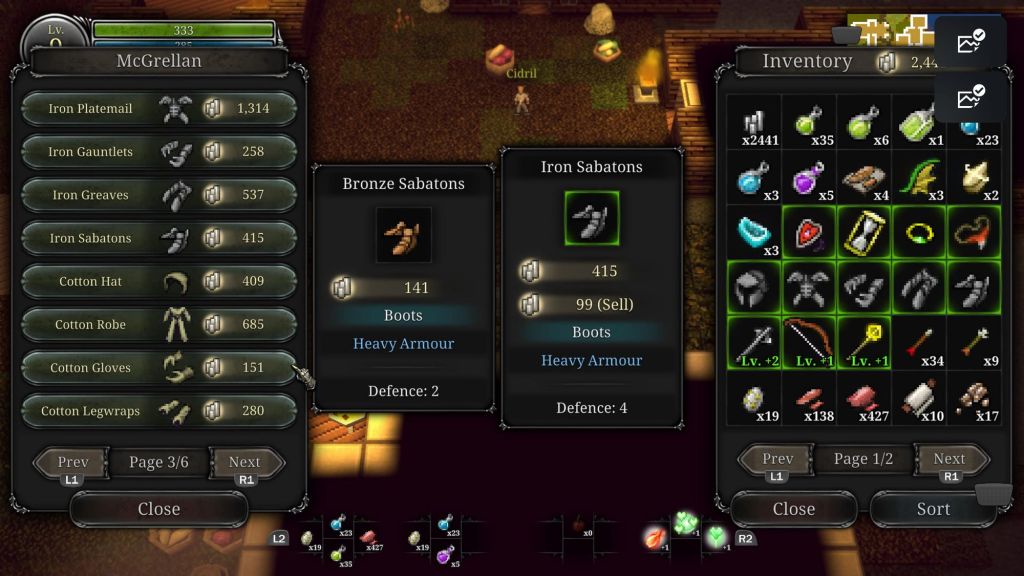Select the Iron Sabatons shop row

pyautogui.click(x=158, y=238)
